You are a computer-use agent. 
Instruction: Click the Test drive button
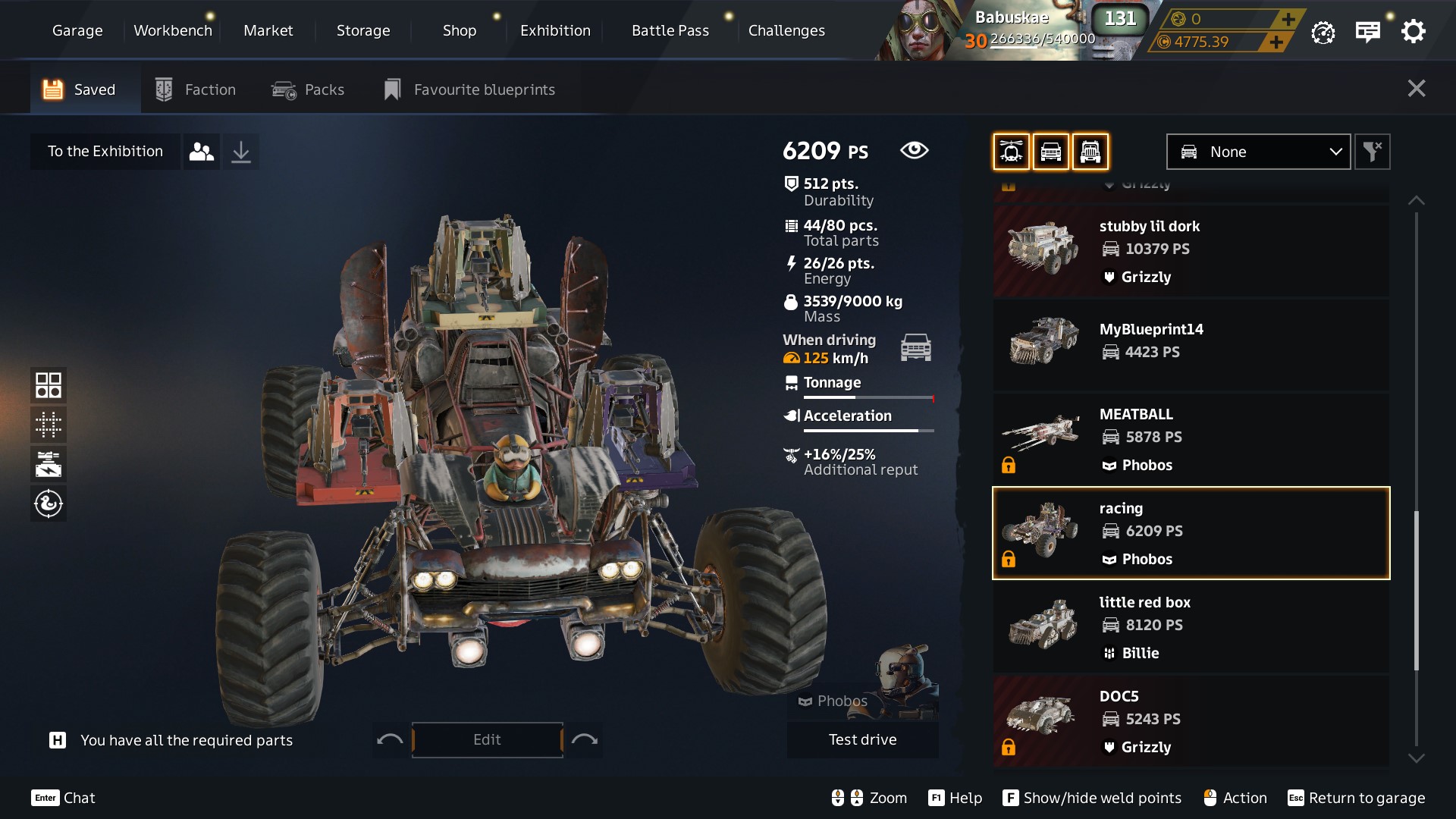pos(862,739)
